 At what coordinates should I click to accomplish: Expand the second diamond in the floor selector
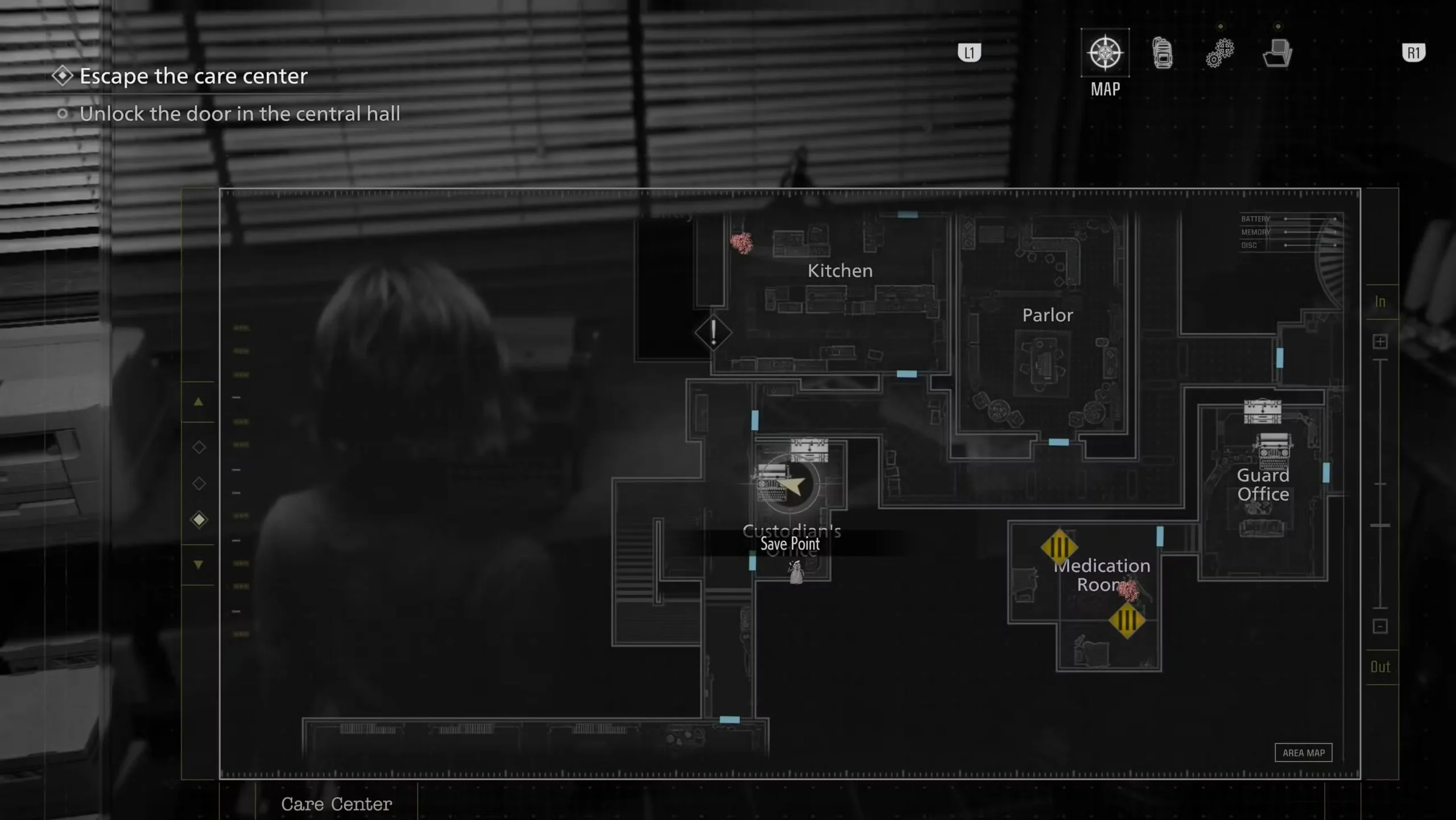(199, 483)
